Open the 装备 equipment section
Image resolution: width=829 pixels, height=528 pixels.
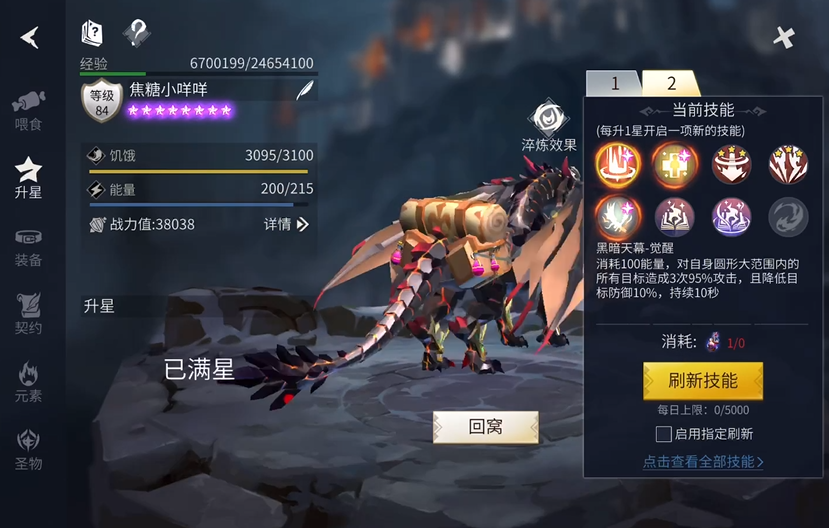pos(28,246)
